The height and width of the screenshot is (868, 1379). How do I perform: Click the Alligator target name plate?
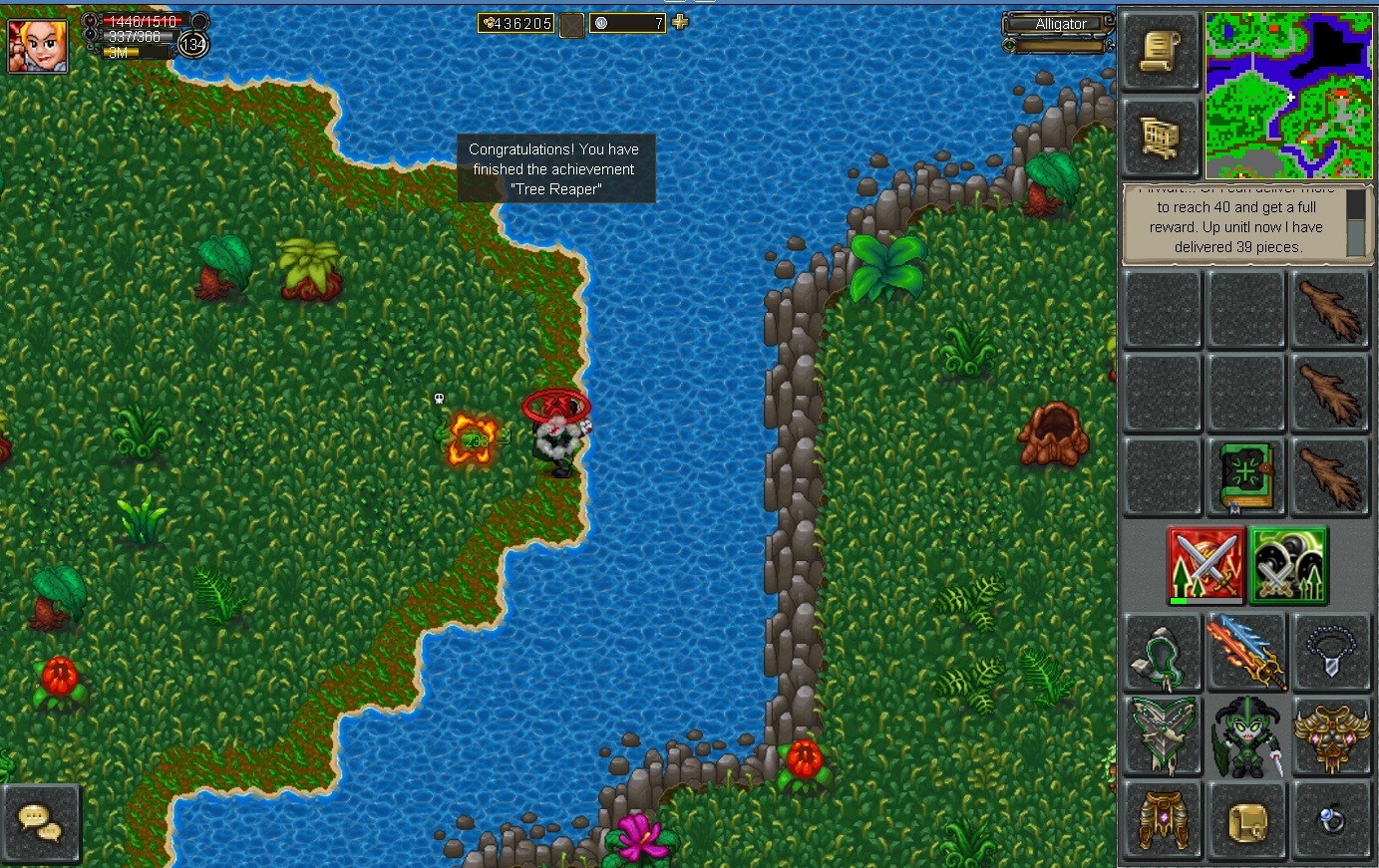coord(1060,24)
